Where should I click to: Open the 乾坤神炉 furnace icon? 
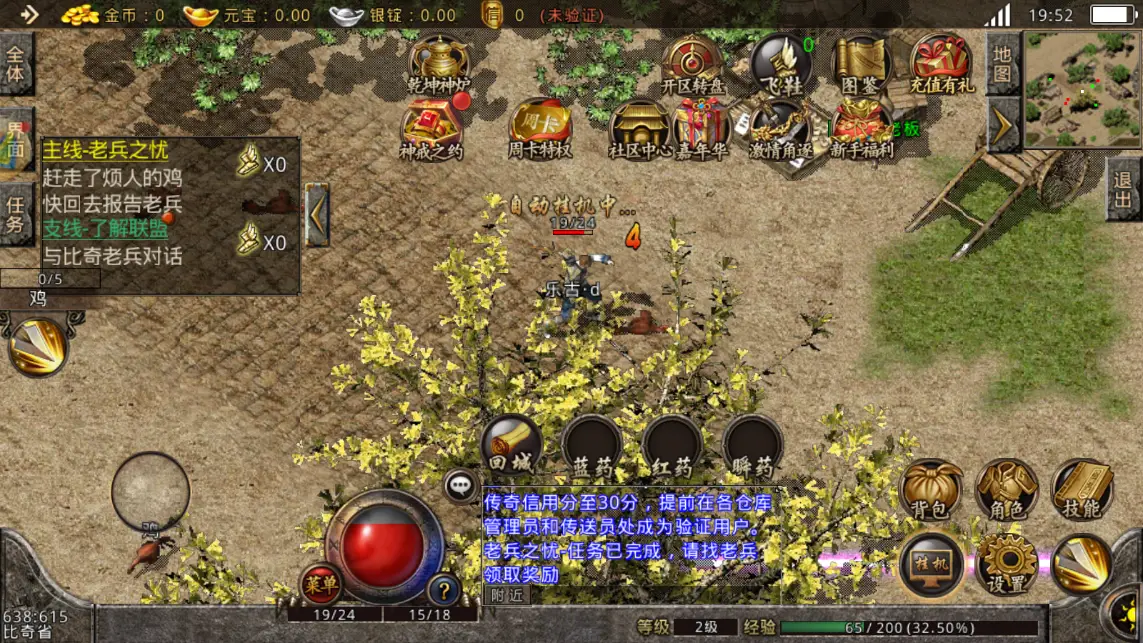439,66
